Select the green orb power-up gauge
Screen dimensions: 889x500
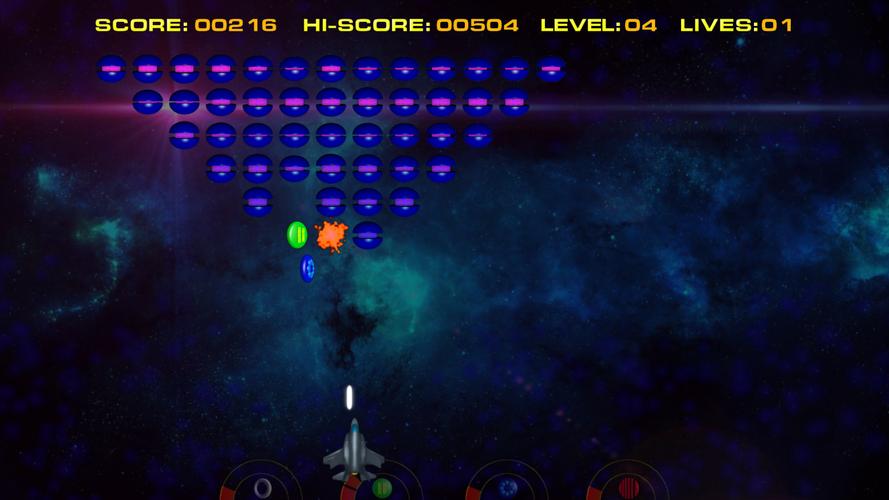[382, 488]
